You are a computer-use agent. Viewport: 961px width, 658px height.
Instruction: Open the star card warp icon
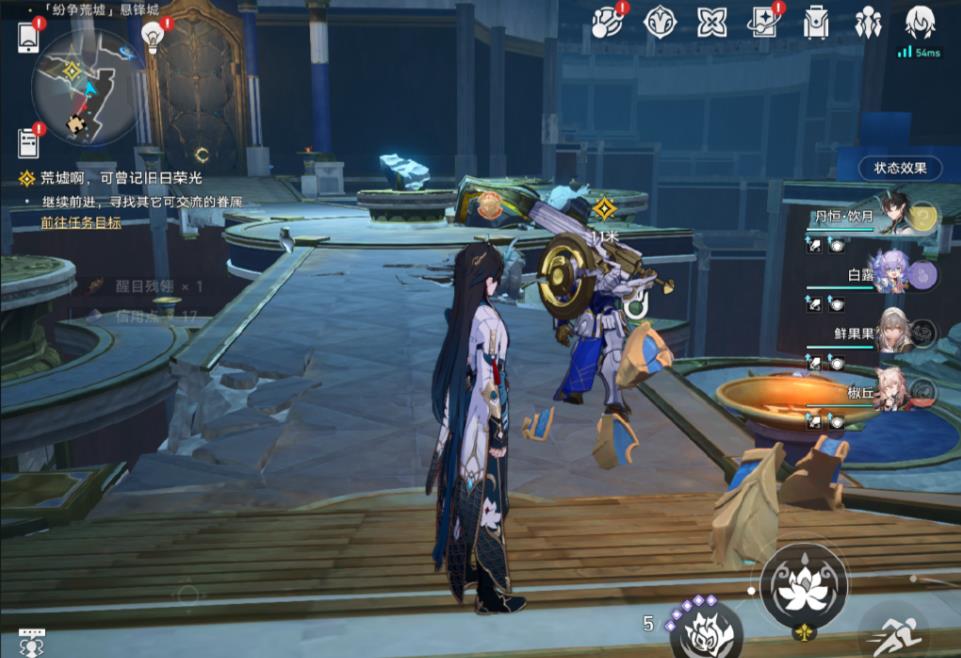point(763,22)
